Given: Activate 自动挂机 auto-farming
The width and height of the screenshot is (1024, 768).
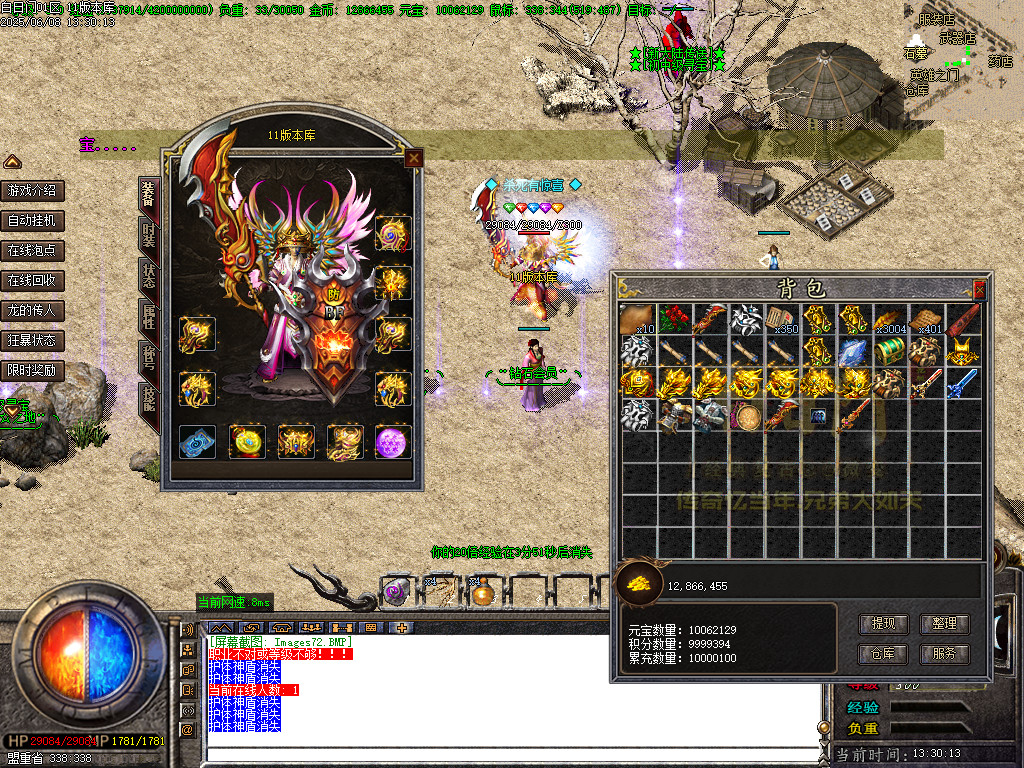Looking at the screenshot, I should pyautogui.click(x=32, y=221).
